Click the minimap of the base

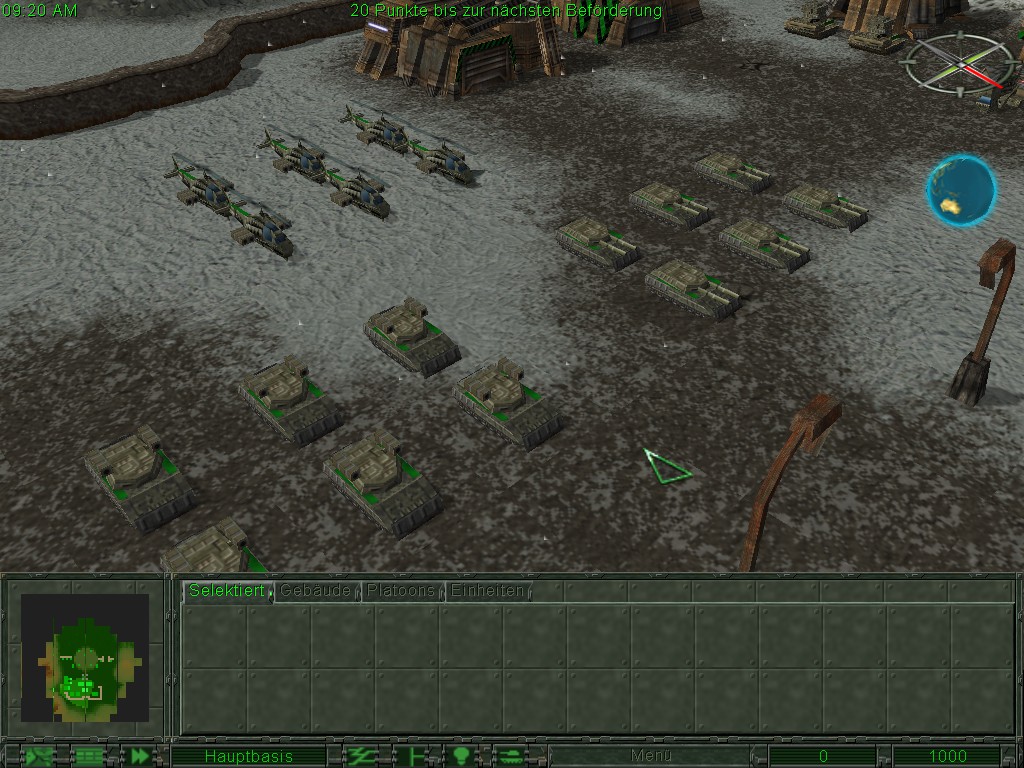pyautogui.click(x=85, y=658)
